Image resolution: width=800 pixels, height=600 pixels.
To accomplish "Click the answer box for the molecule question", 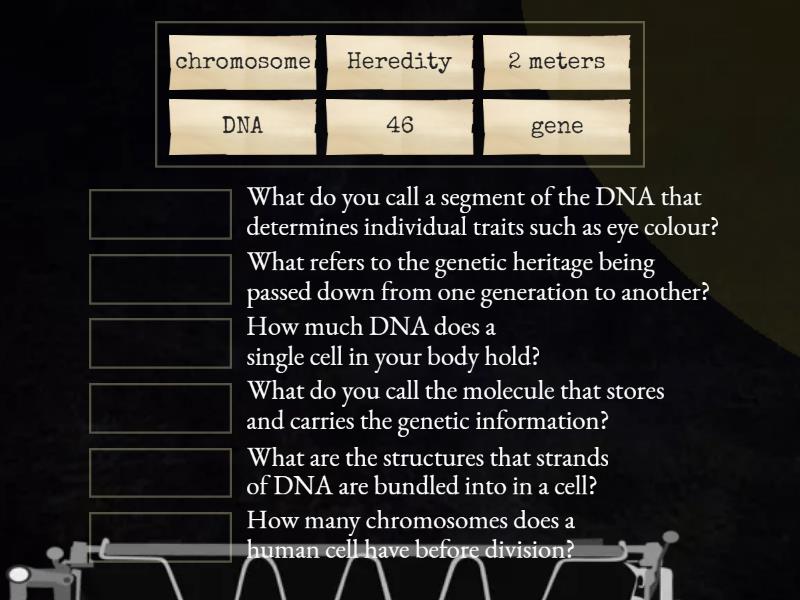I will [x=160, y=408].
